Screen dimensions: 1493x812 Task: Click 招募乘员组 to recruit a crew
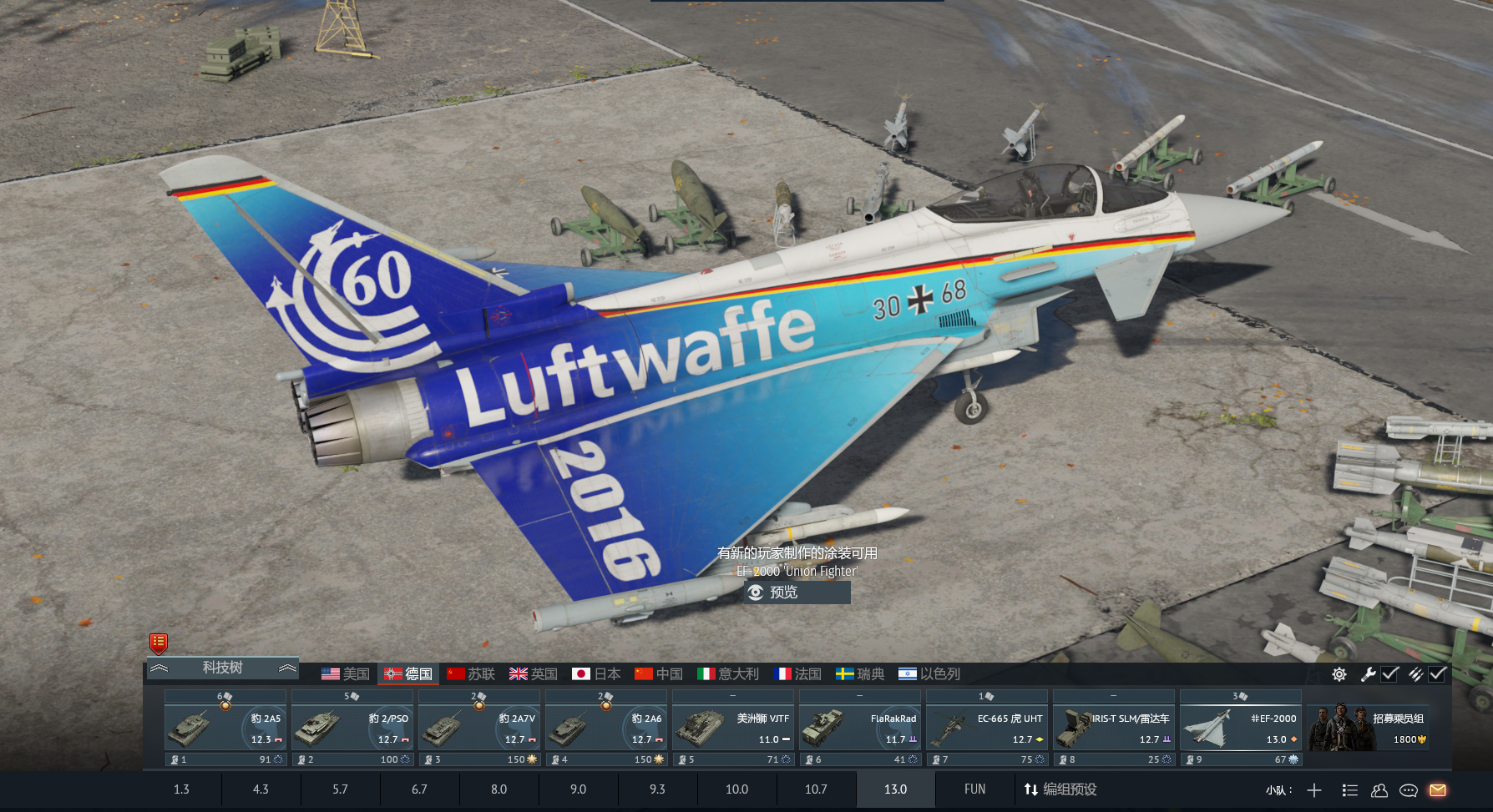pyautogui.click(x=1368, y=728)
